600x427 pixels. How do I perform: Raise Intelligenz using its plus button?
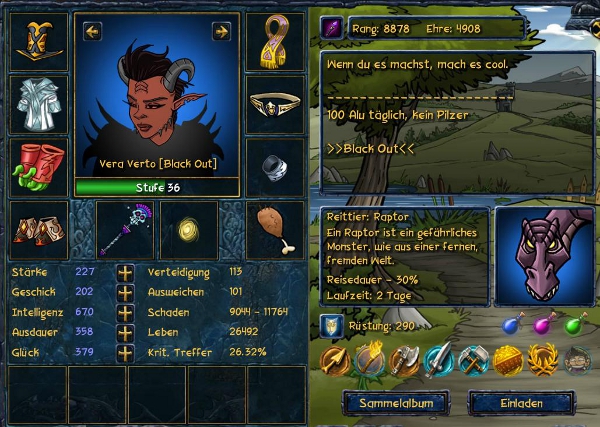pos(125,312)
